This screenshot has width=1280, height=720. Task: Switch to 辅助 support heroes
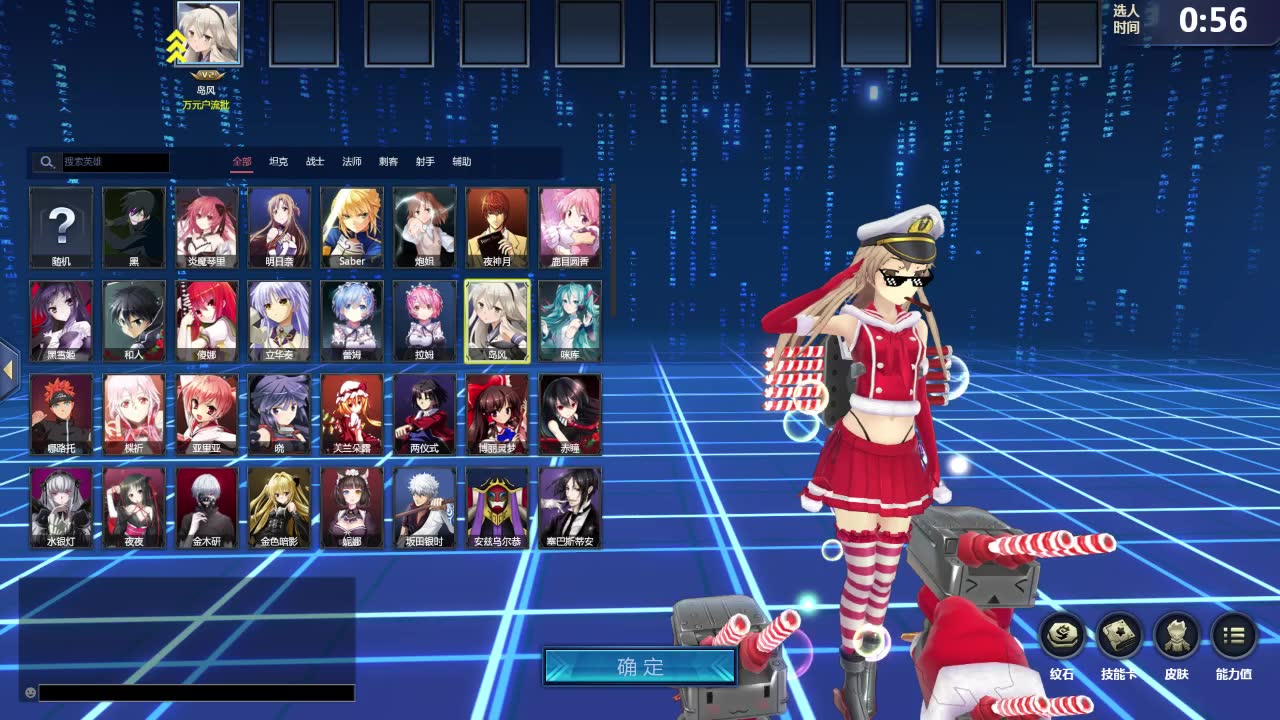coord(461,161)
